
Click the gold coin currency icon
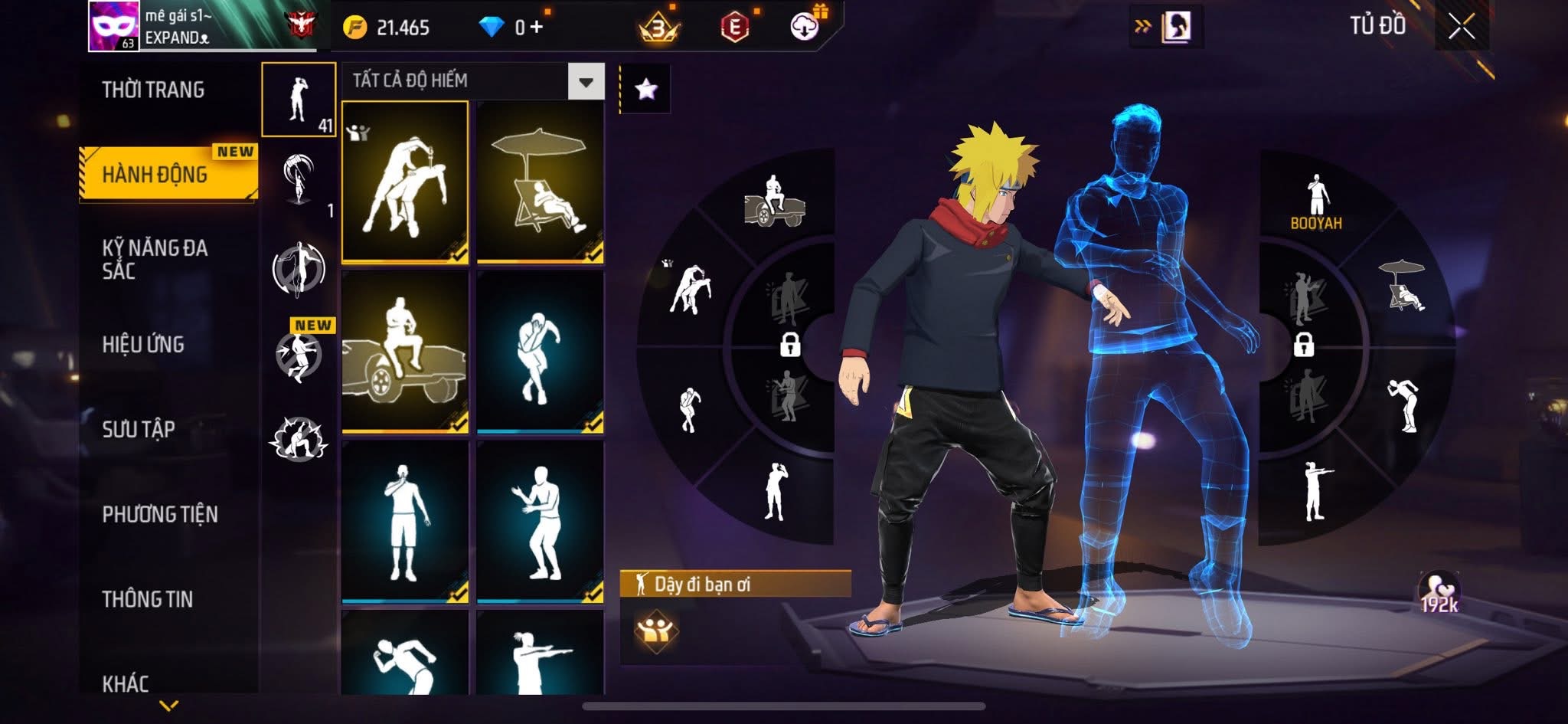coord(354,28)
